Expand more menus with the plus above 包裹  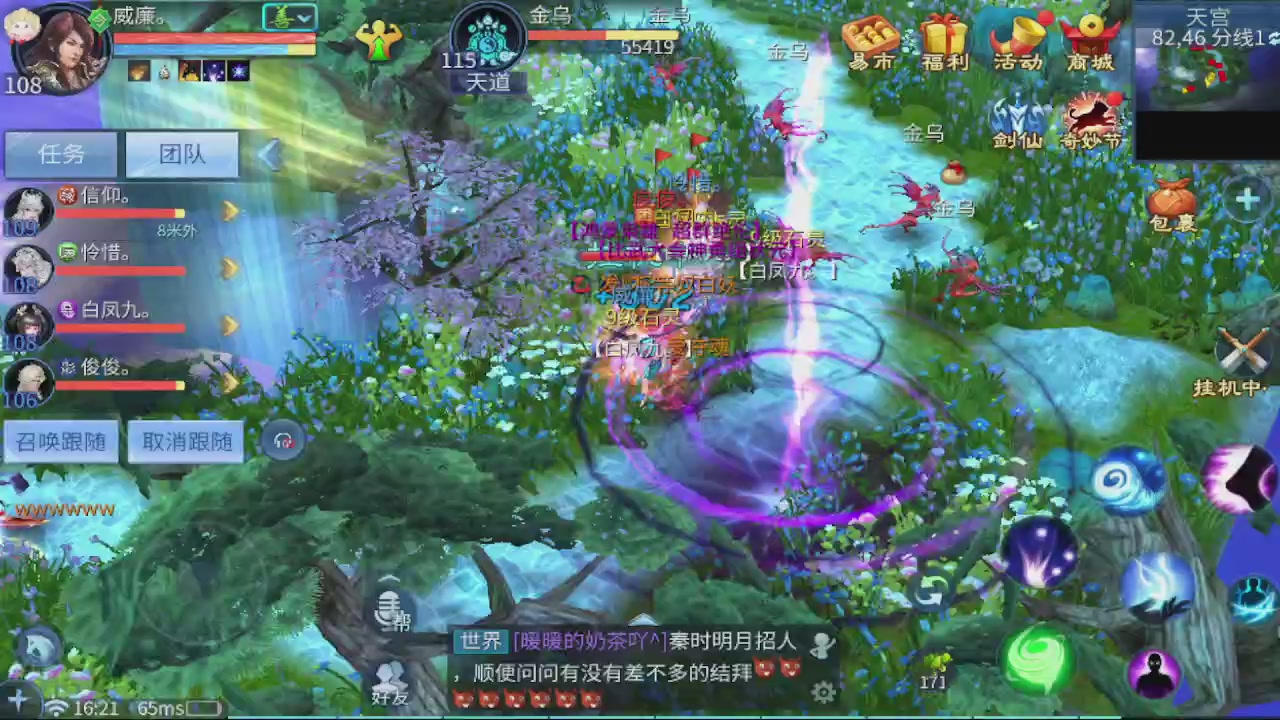[1247, 200]
